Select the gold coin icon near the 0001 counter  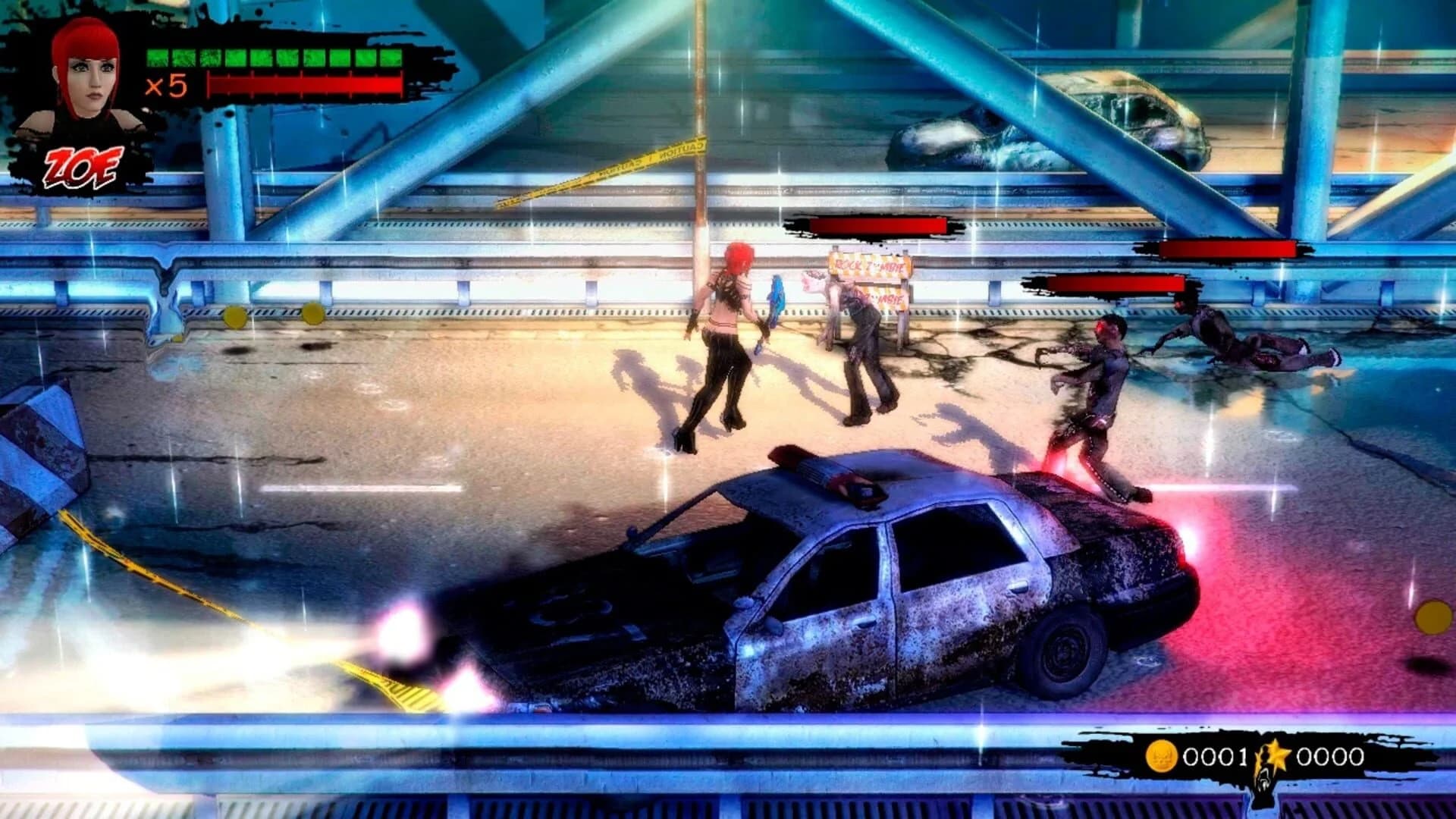pyautogui.click(x=1162, y=755)
